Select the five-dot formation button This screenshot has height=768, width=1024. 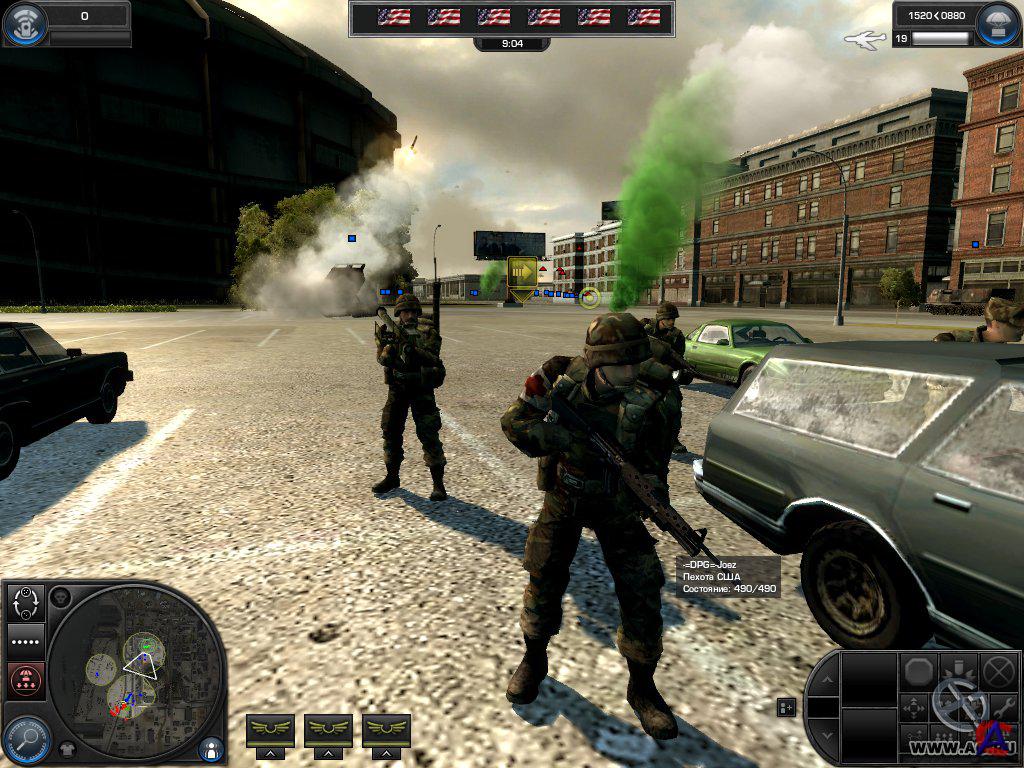coord(26,641)
